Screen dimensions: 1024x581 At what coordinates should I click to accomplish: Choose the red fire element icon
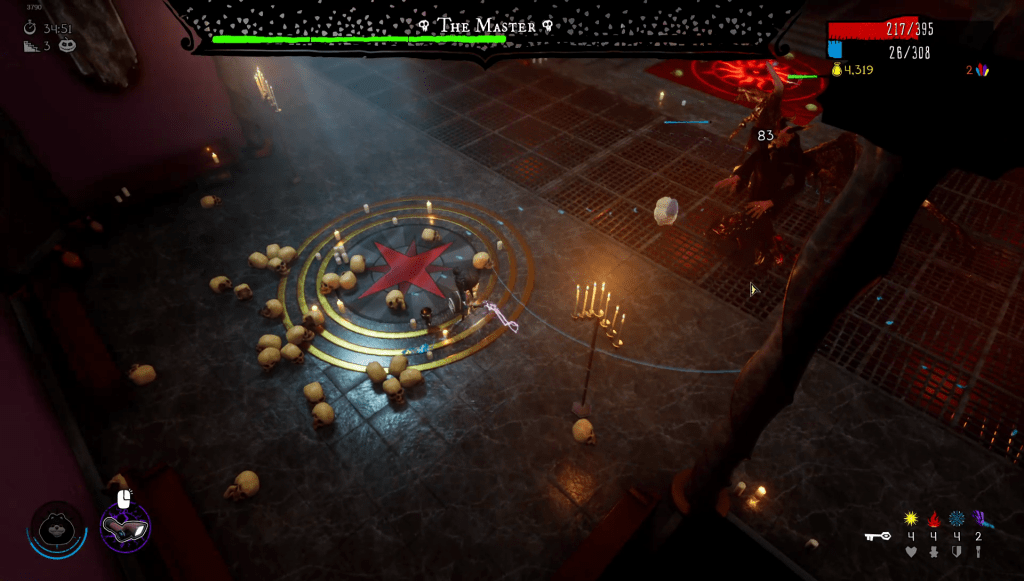click(x=933, y=519)
